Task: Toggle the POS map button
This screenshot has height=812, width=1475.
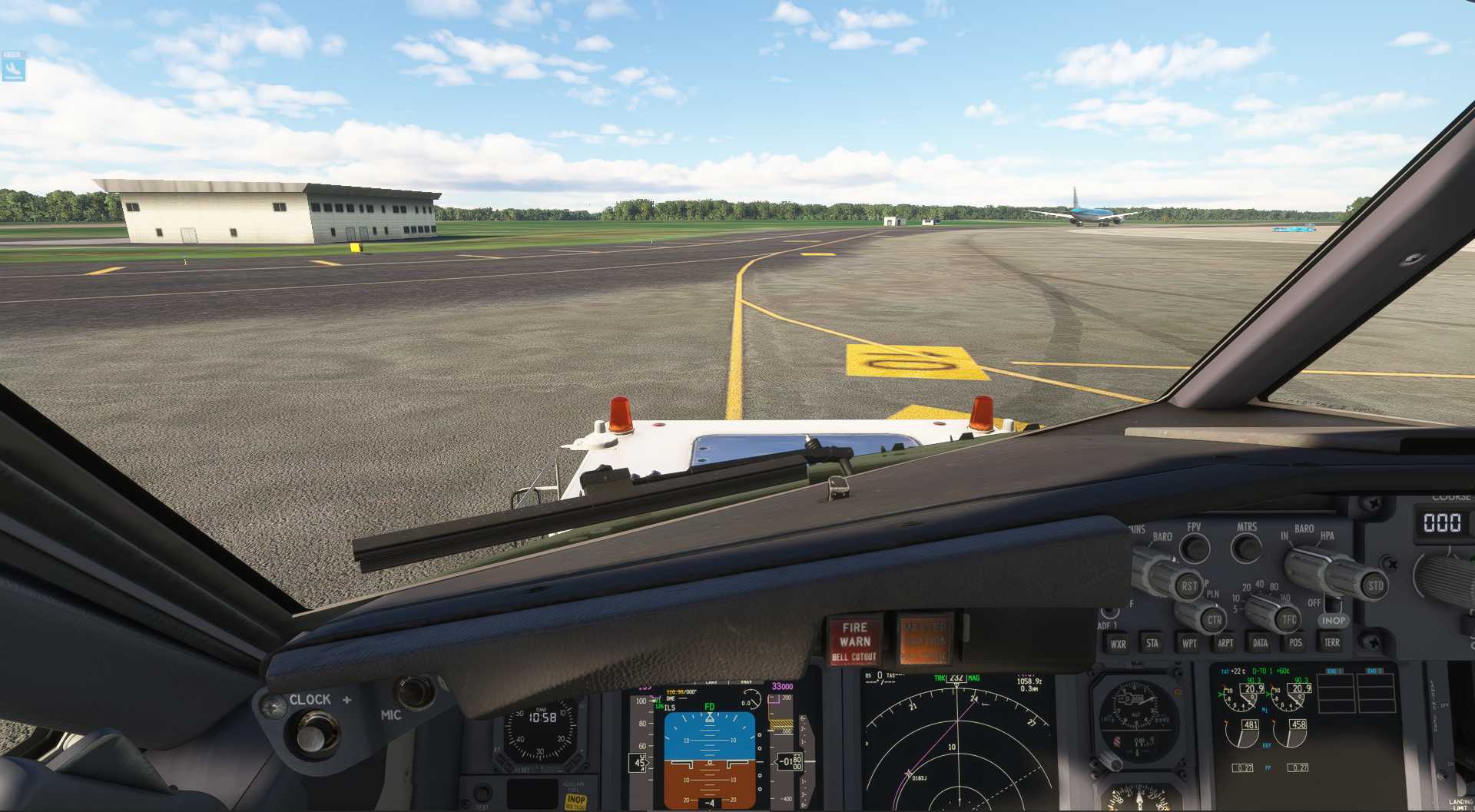Action: pyautogui.click(x=1296, y=642)
